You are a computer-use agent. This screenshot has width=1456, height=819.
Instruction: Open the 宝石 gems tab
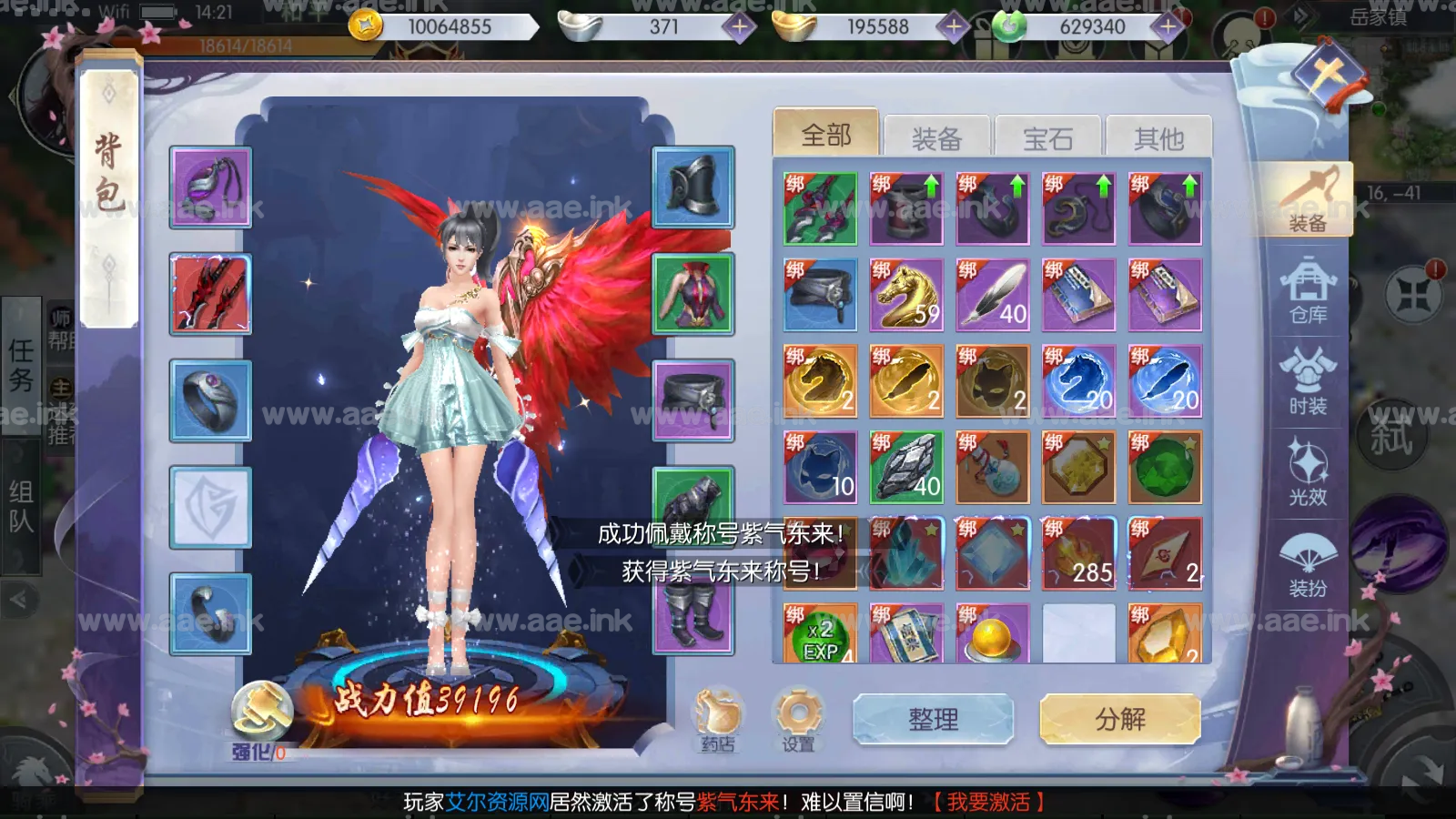(1047, 138)
